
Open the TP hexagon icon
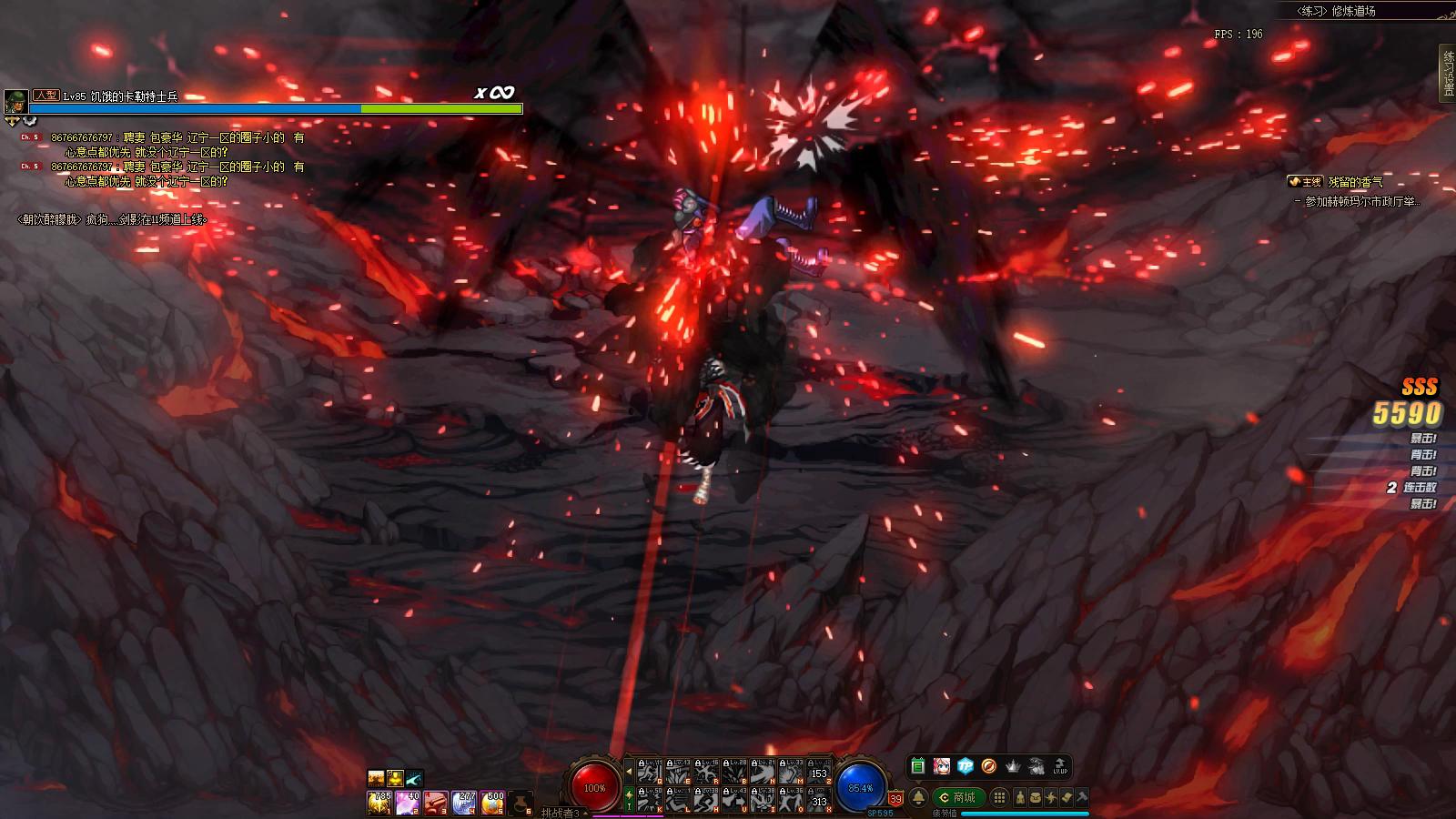tap(965, 766)
